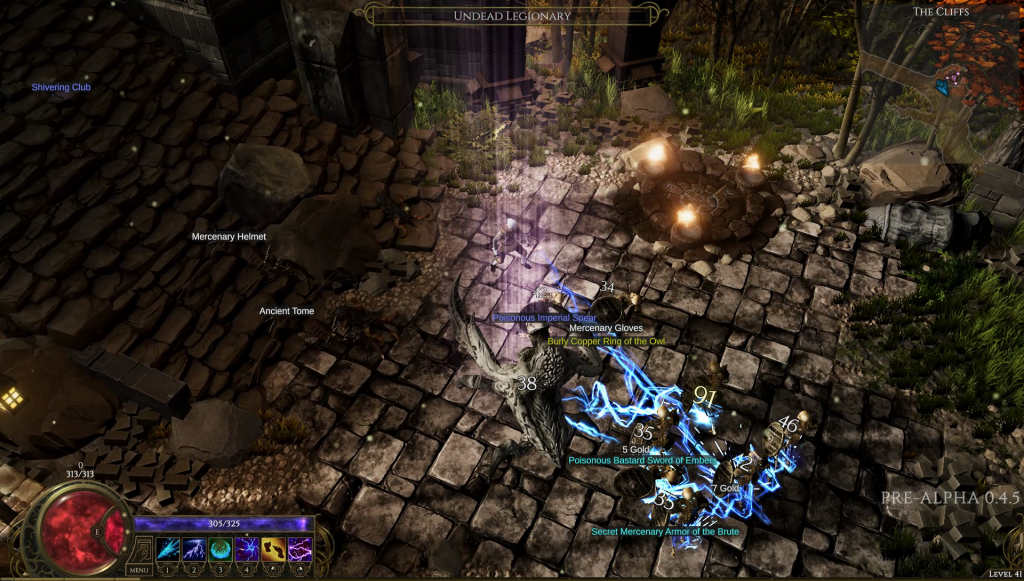Select the yellow gauntlets skill icon
The image size is (1024, 581).
point(273,549)
